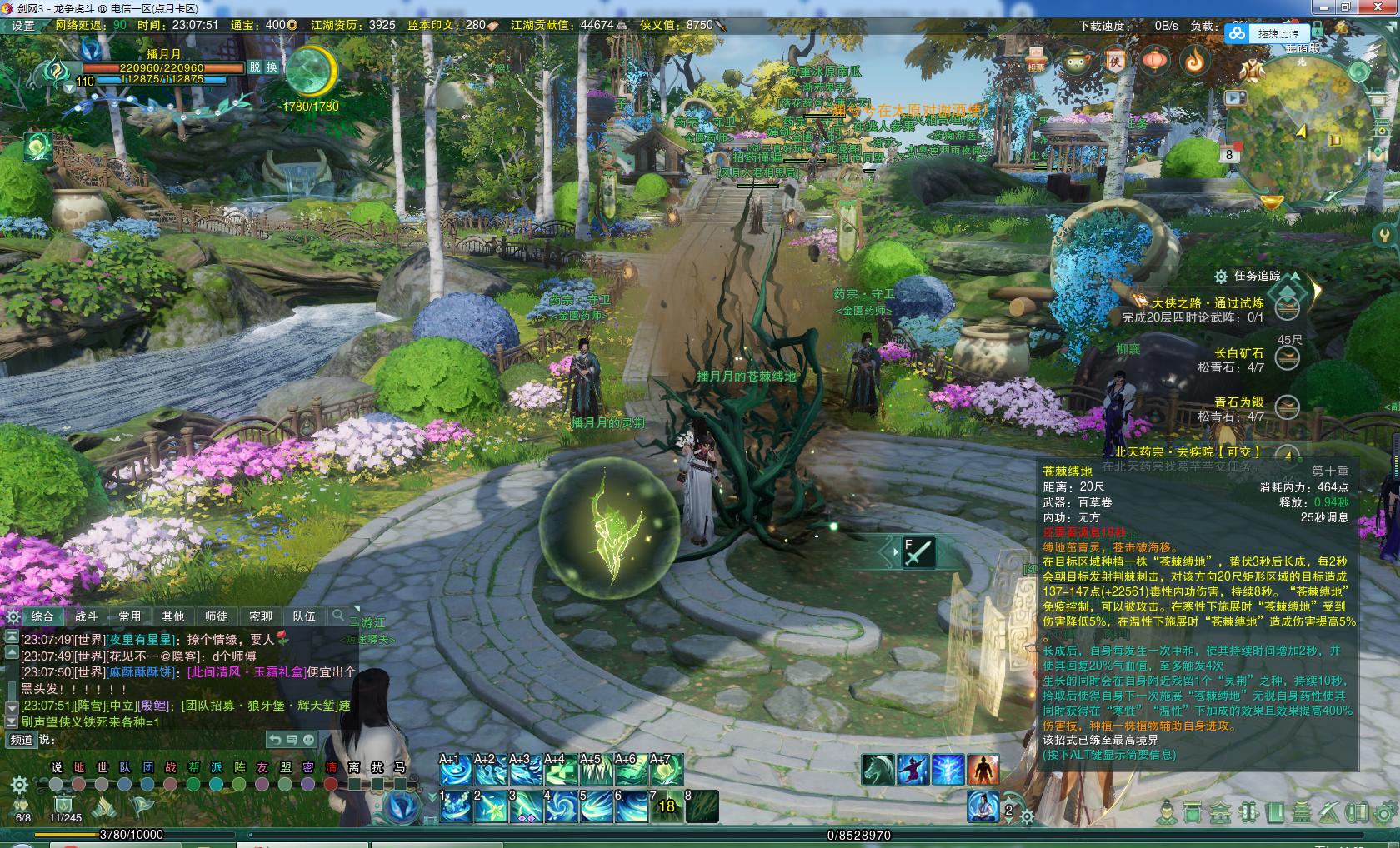Screen dimensions: 1400x848
Task: Open the 设置 settings menu
Action: point(22,25)
